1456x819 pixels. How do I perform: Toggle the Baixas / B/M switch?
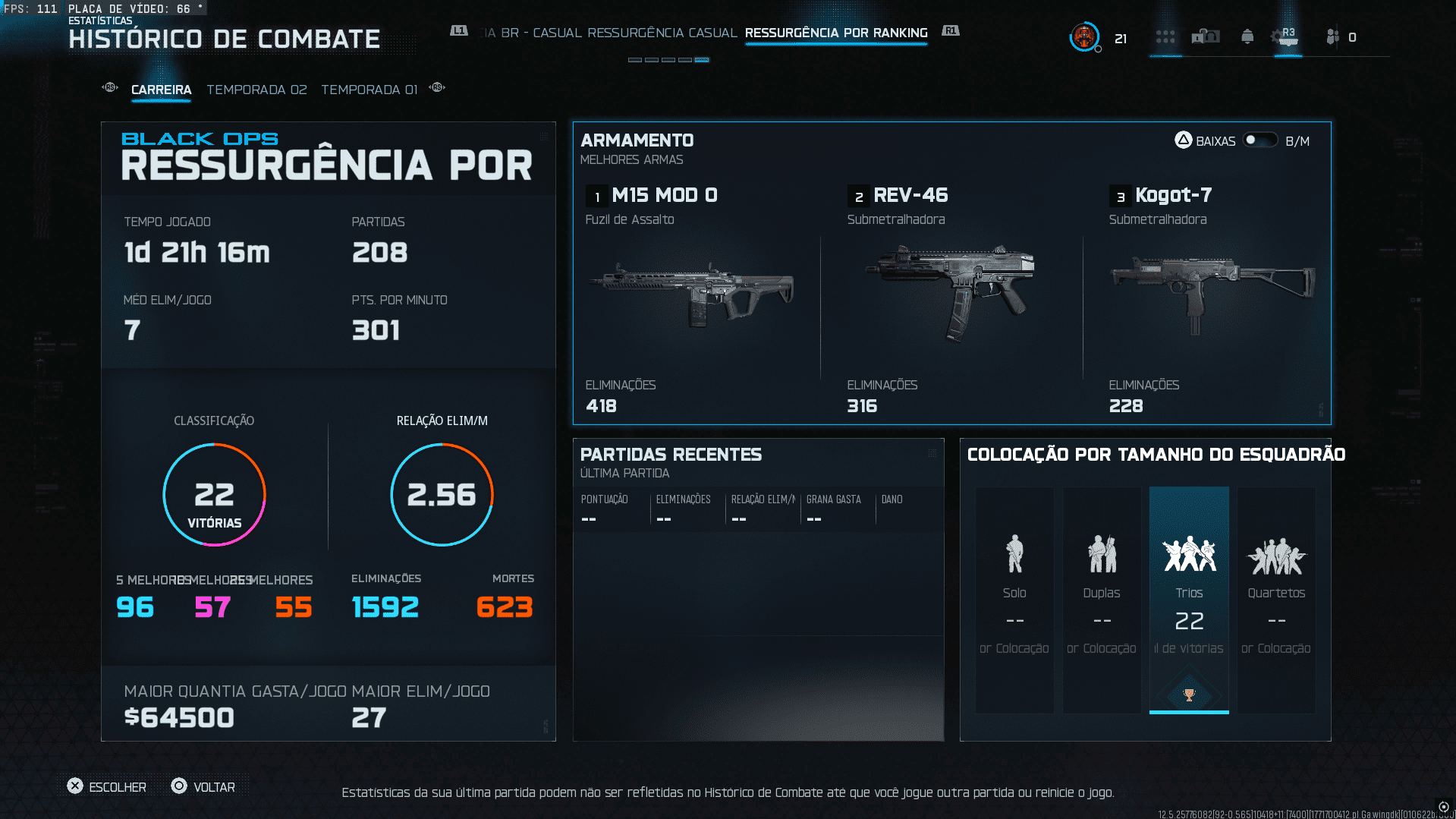coord(1259,140)
